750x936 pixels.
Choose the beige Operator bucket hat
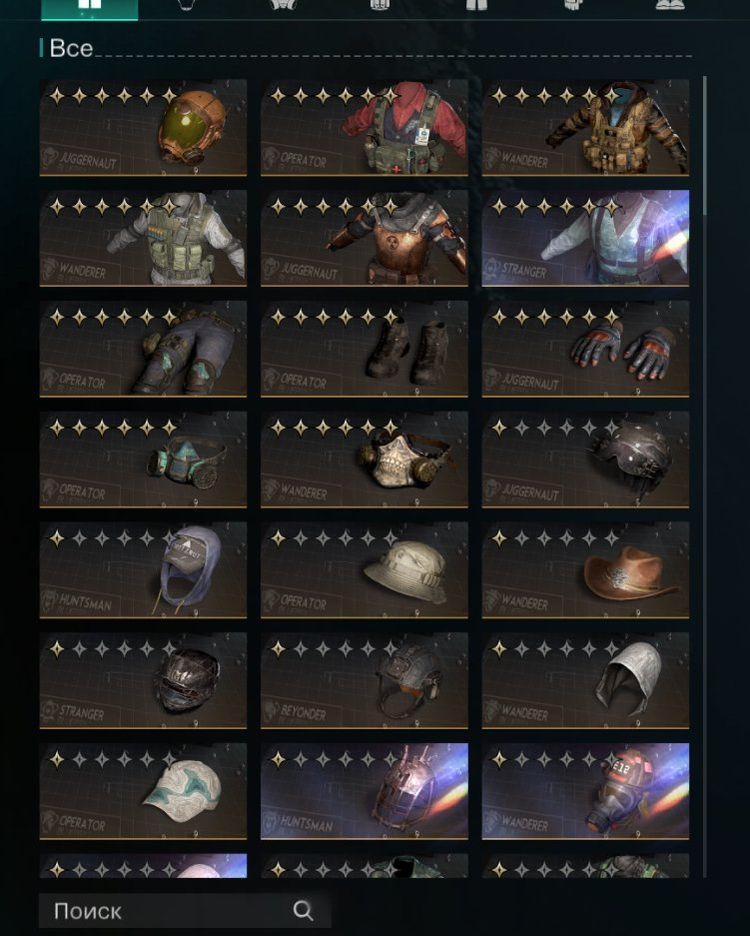pyautogui.click(x=364, y=569)
